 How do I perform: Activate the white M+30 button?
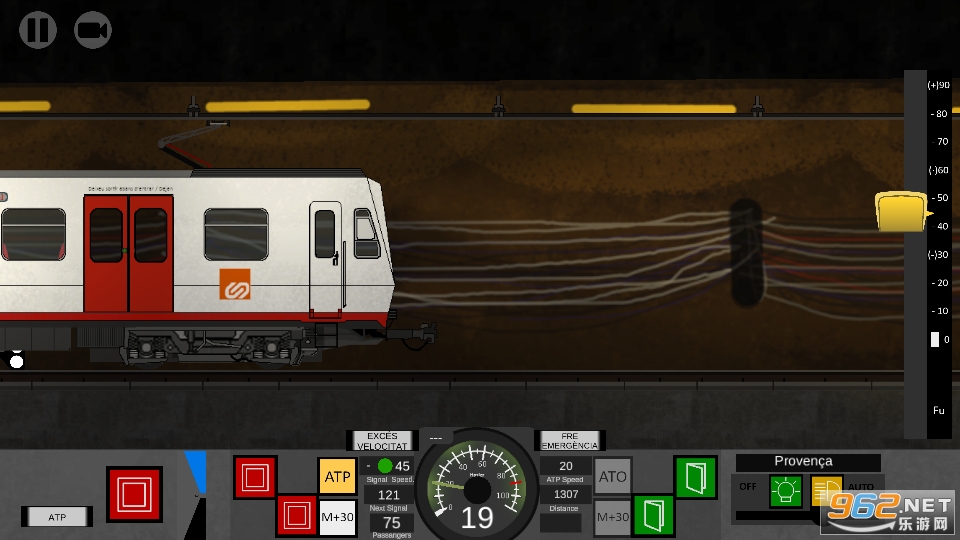337,516
